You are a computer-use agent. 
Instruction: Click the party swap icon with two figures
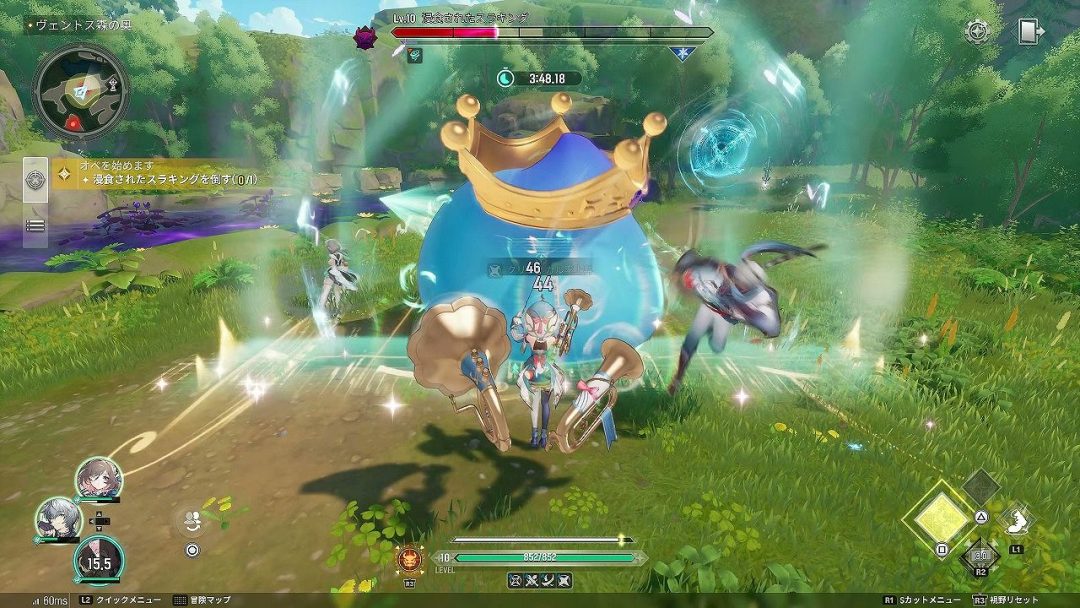(x=191, y=520)
